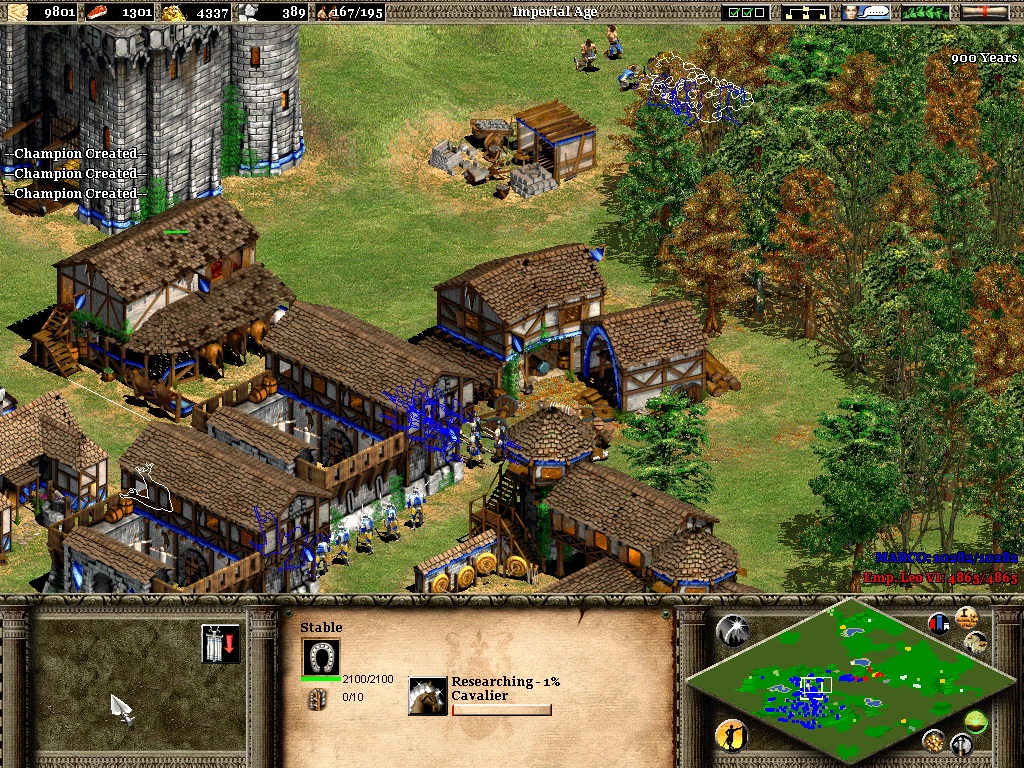Viewport: 1024px width, 768px height.
Task: Switch minimap to combat knight mode
Action: click(961, 744)
